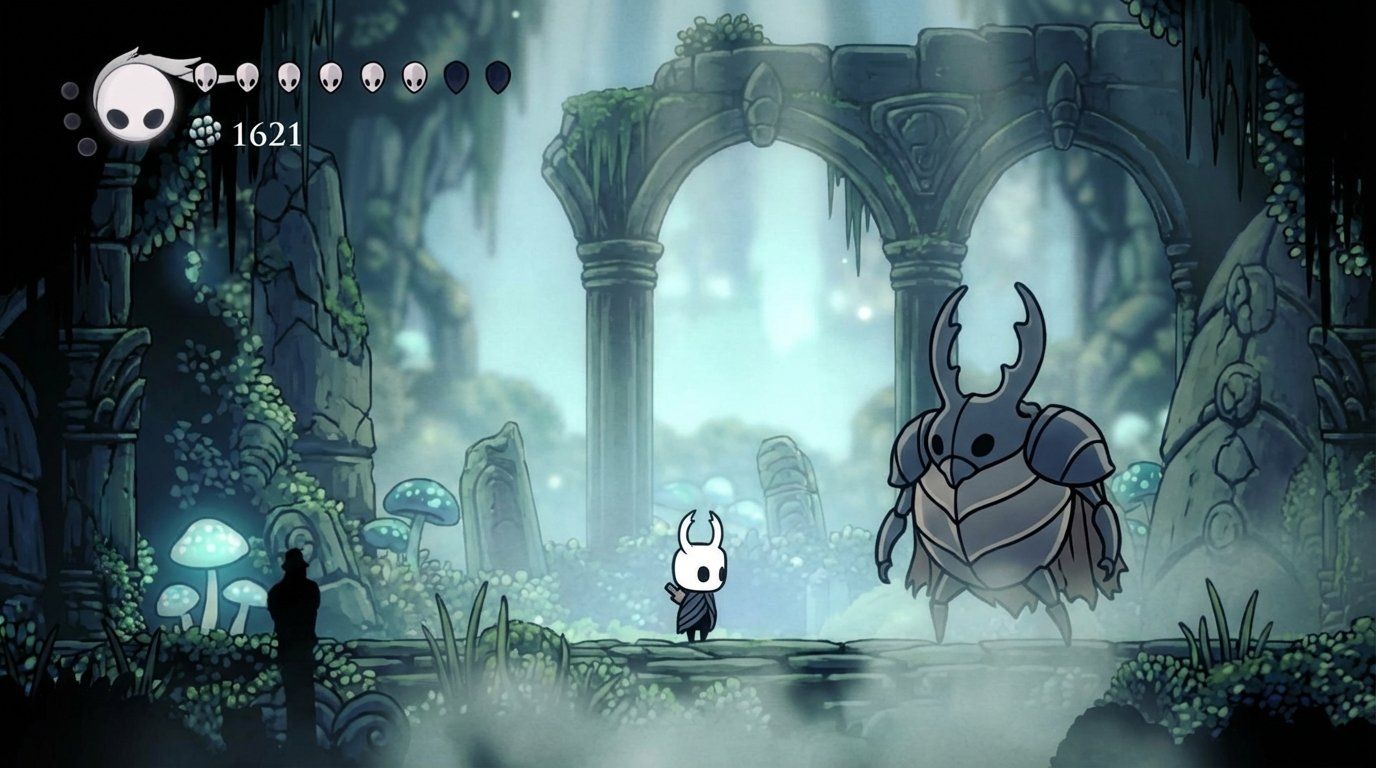The height and width of the screenshot is (768, 1376).
Task: Select the second health mask
Action: click(247, 76)
